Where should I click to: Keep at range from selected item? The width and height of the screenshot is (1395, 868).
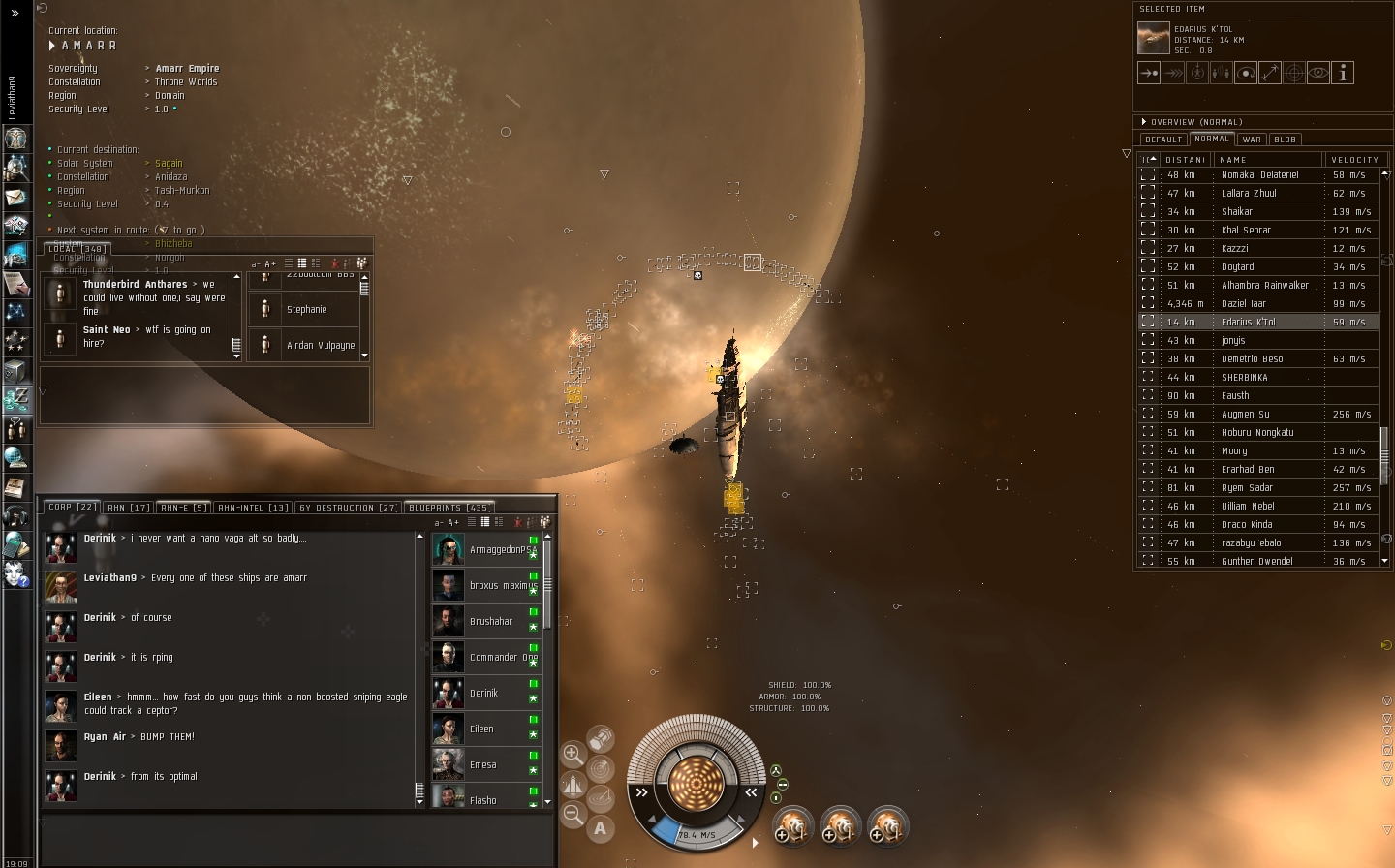1270,73
